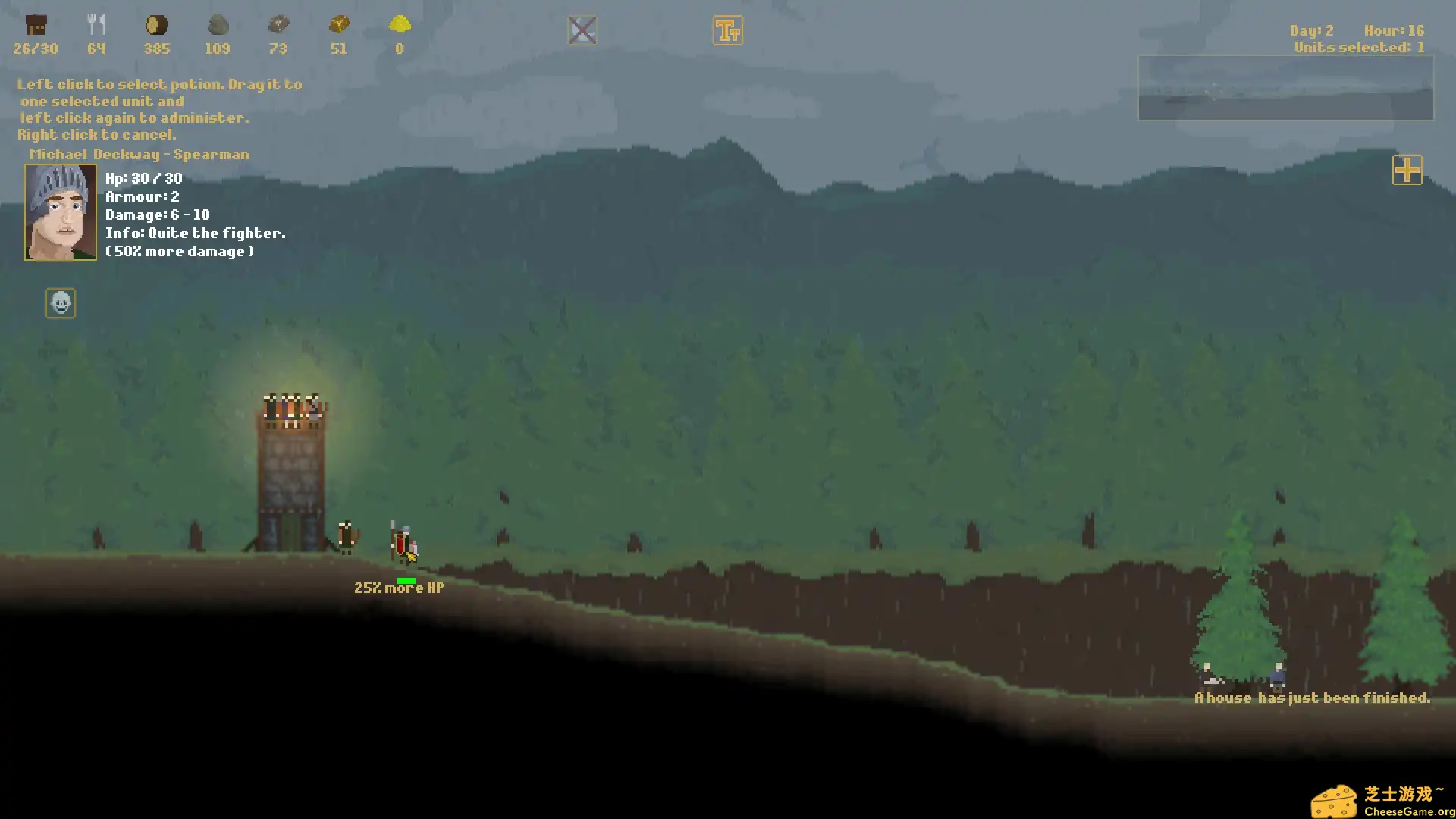Viewport: 1456px width, 819px height.
Task: Click the iron ore resource icon
Action: pyautogui.click(x=278, y=25)
